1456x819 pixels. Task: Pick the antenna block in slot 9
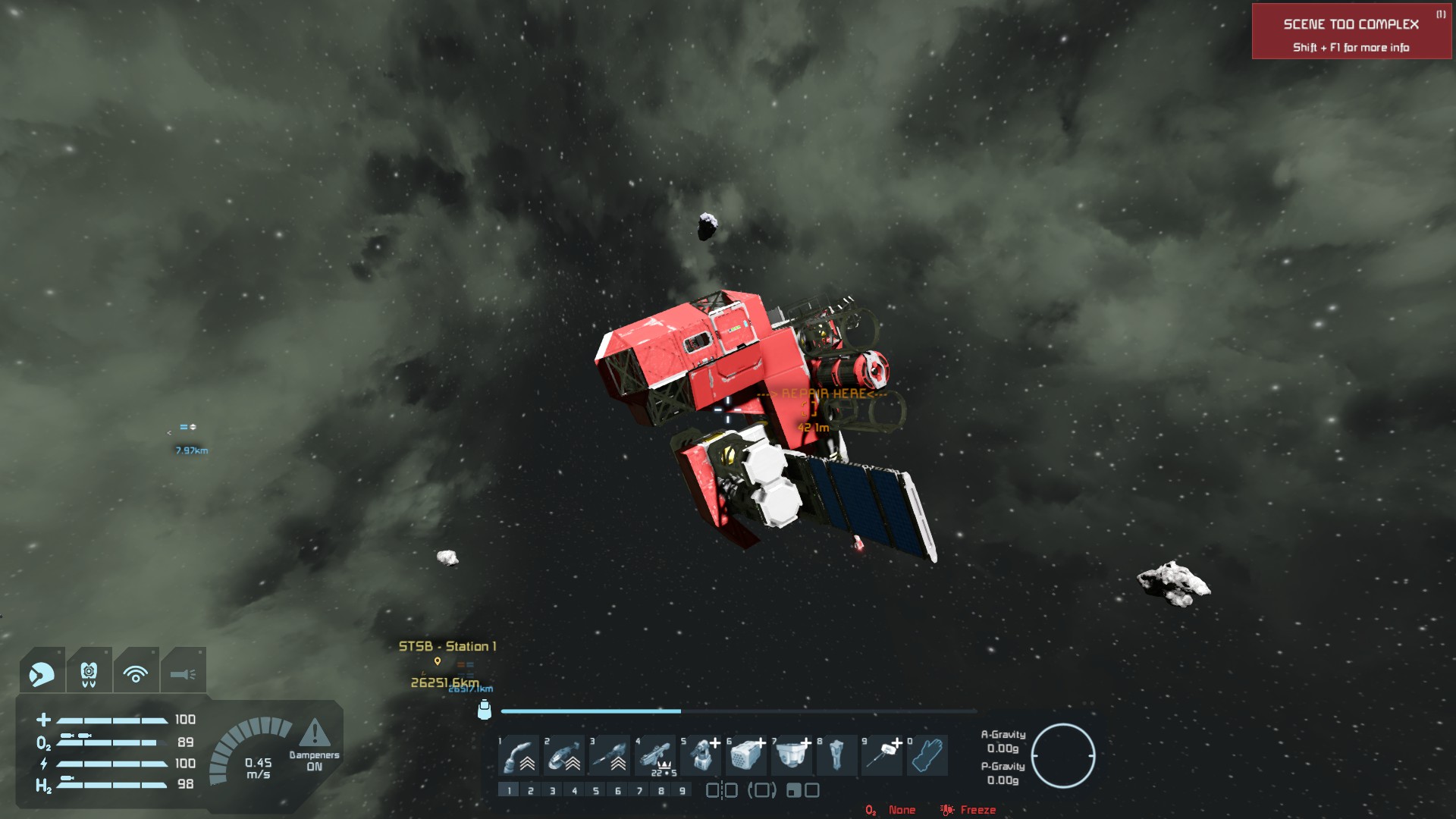click(882, 755)
